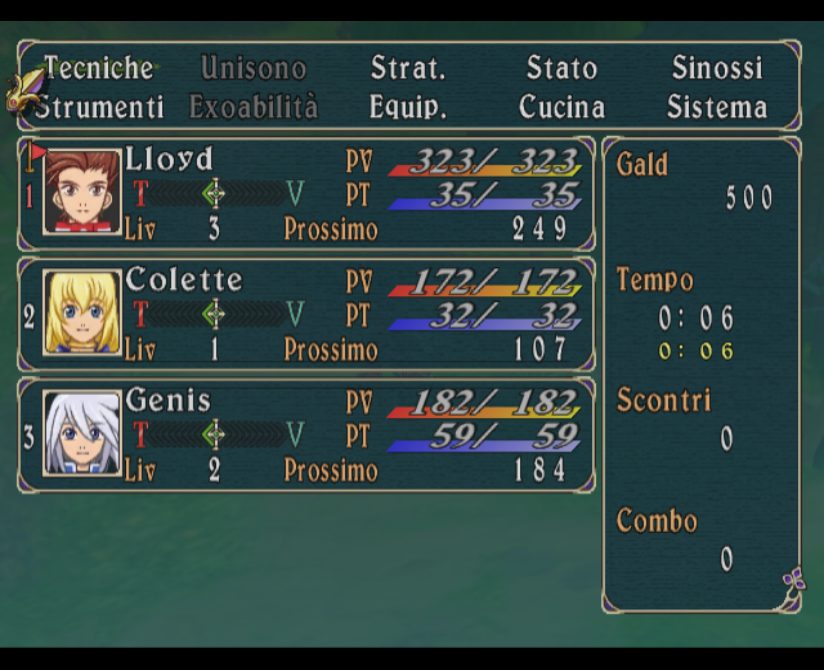Select Genis's character portrait
824x670 pixels.
(x=82, y=434)
